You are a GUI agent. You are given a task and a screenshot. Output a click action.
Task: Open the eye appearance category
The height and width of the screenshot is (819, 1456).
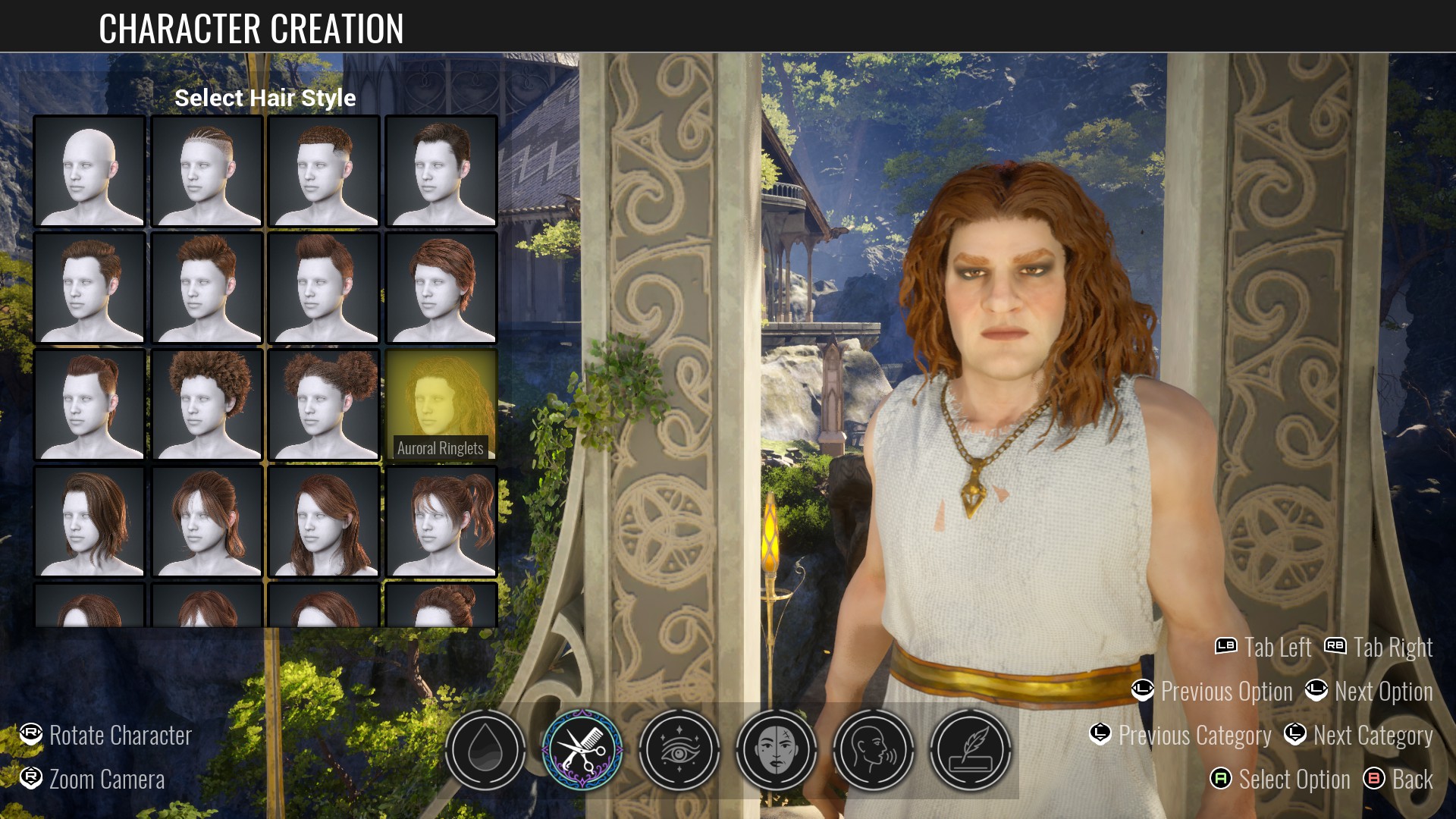click(679, 750)
